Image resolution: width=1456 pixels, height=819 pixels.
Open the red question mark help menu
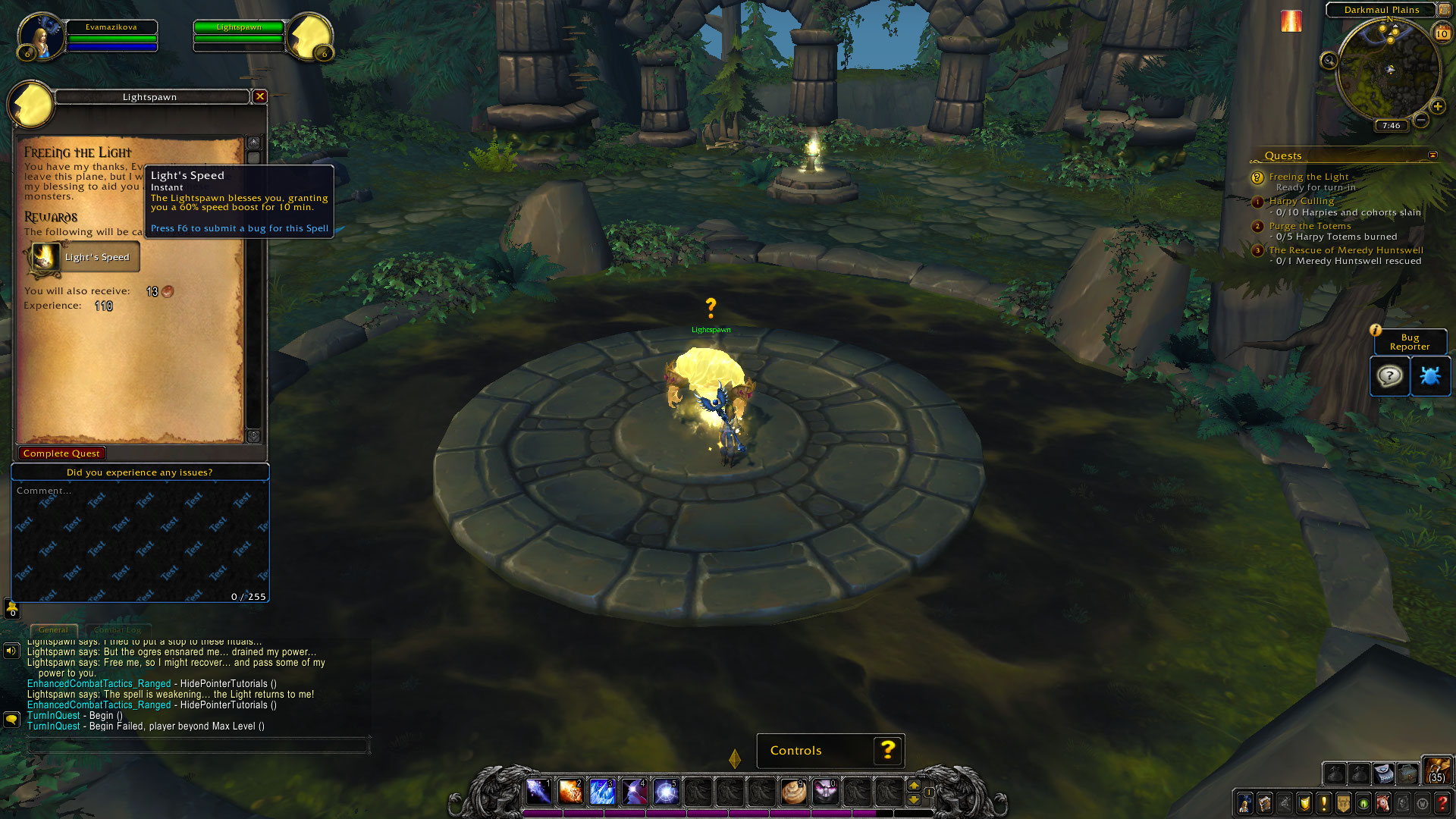(x=1442, y=803)
